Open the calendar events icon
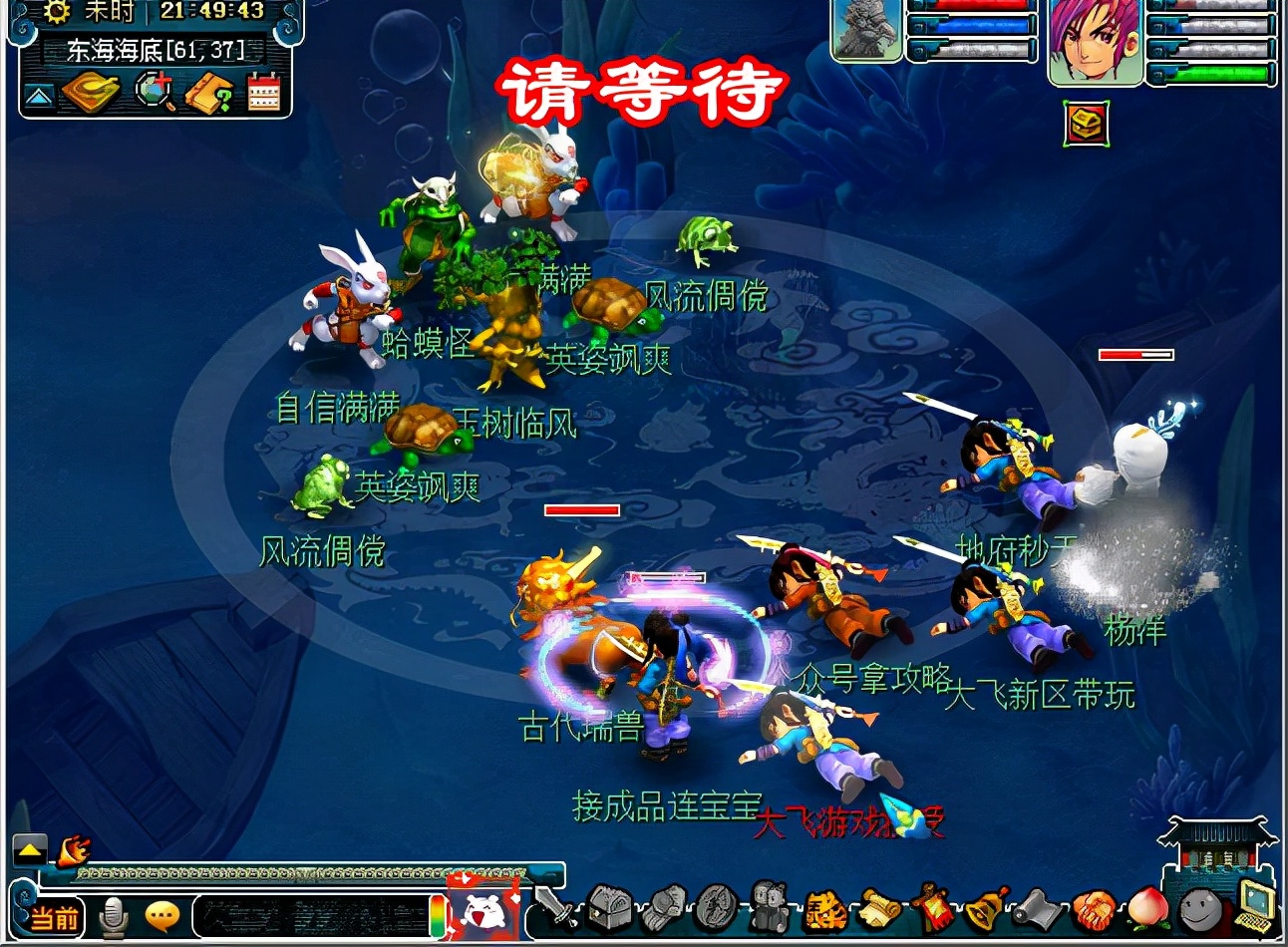Screen dimensions: 1288x947 click(x=264, y=94)
